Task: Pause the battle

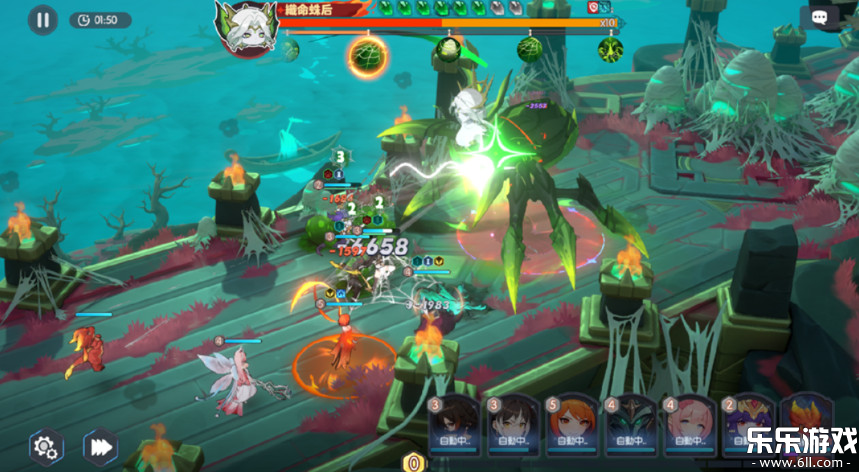Action: click(42, 19)
